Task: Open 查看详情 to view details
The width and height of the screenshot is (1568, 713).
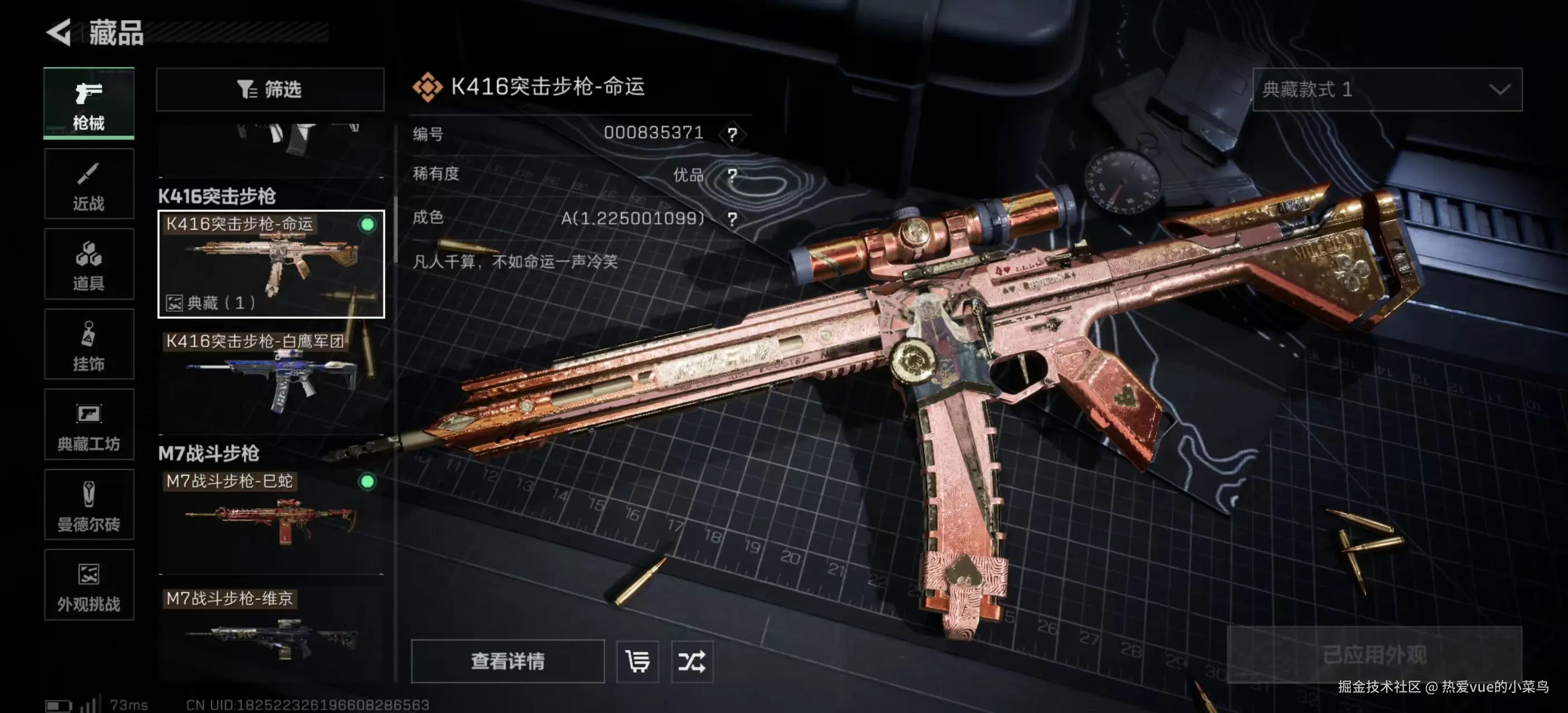Action: [x=508, y=661]
